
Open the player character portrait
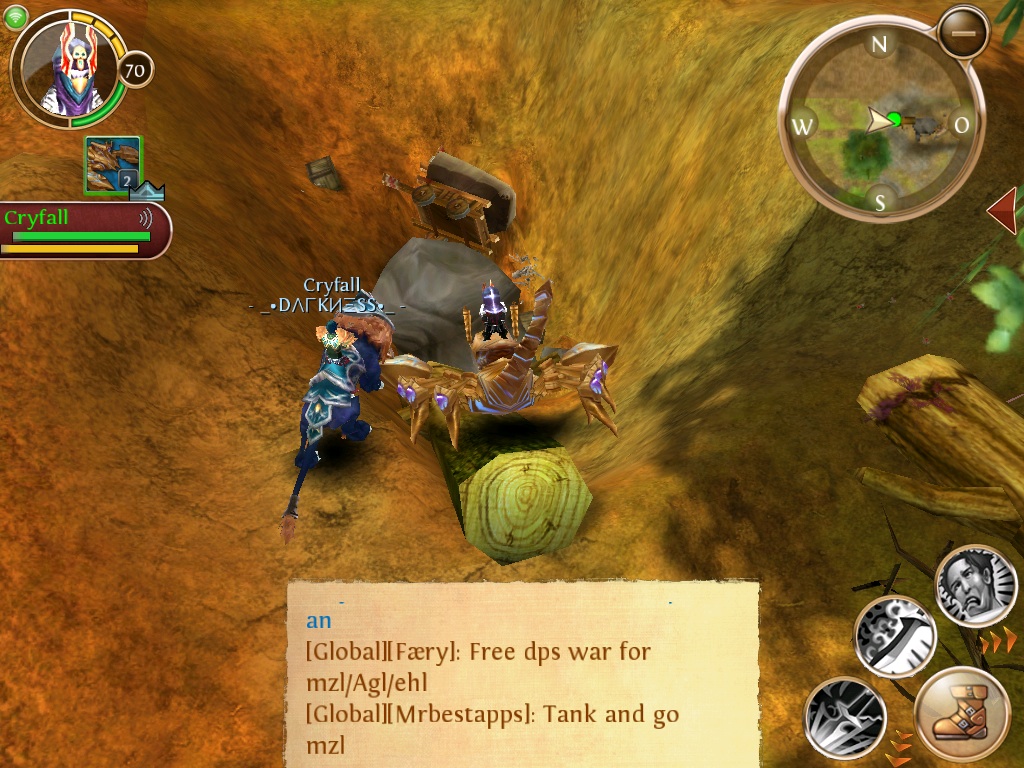point(66,68)
